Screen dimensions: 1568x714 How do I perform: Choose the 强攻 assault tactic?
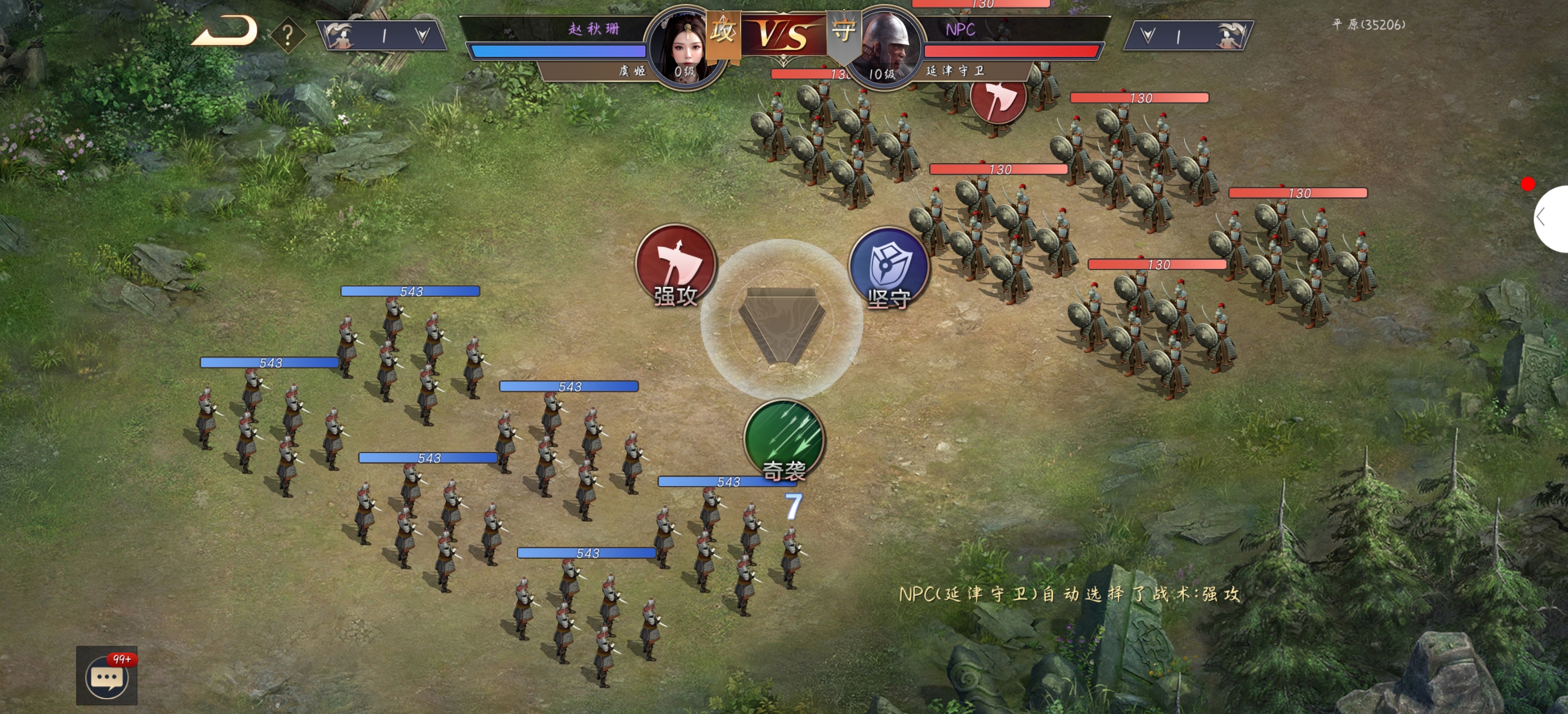(675, 266)
